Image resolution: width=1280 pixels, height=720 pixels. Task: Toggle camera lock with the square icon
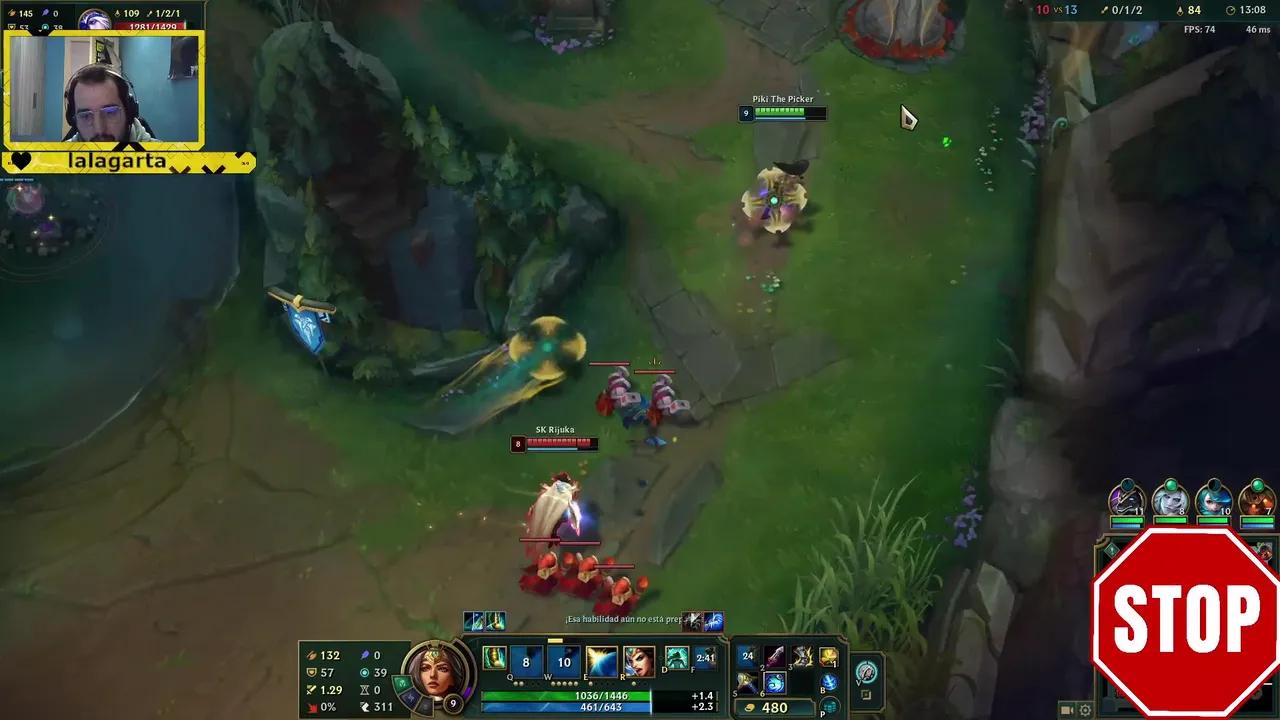pyautogui.click(x=865, y=693)
